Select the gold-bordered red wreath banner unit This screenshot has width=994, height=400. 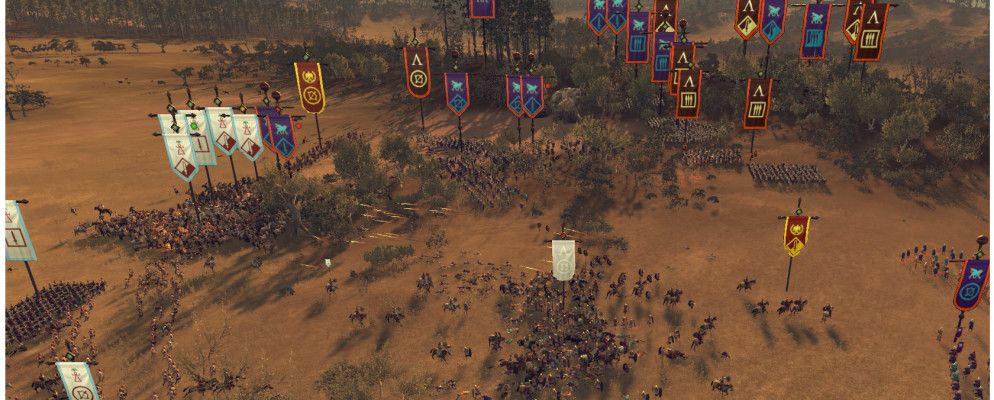click(x=310, y=86)
